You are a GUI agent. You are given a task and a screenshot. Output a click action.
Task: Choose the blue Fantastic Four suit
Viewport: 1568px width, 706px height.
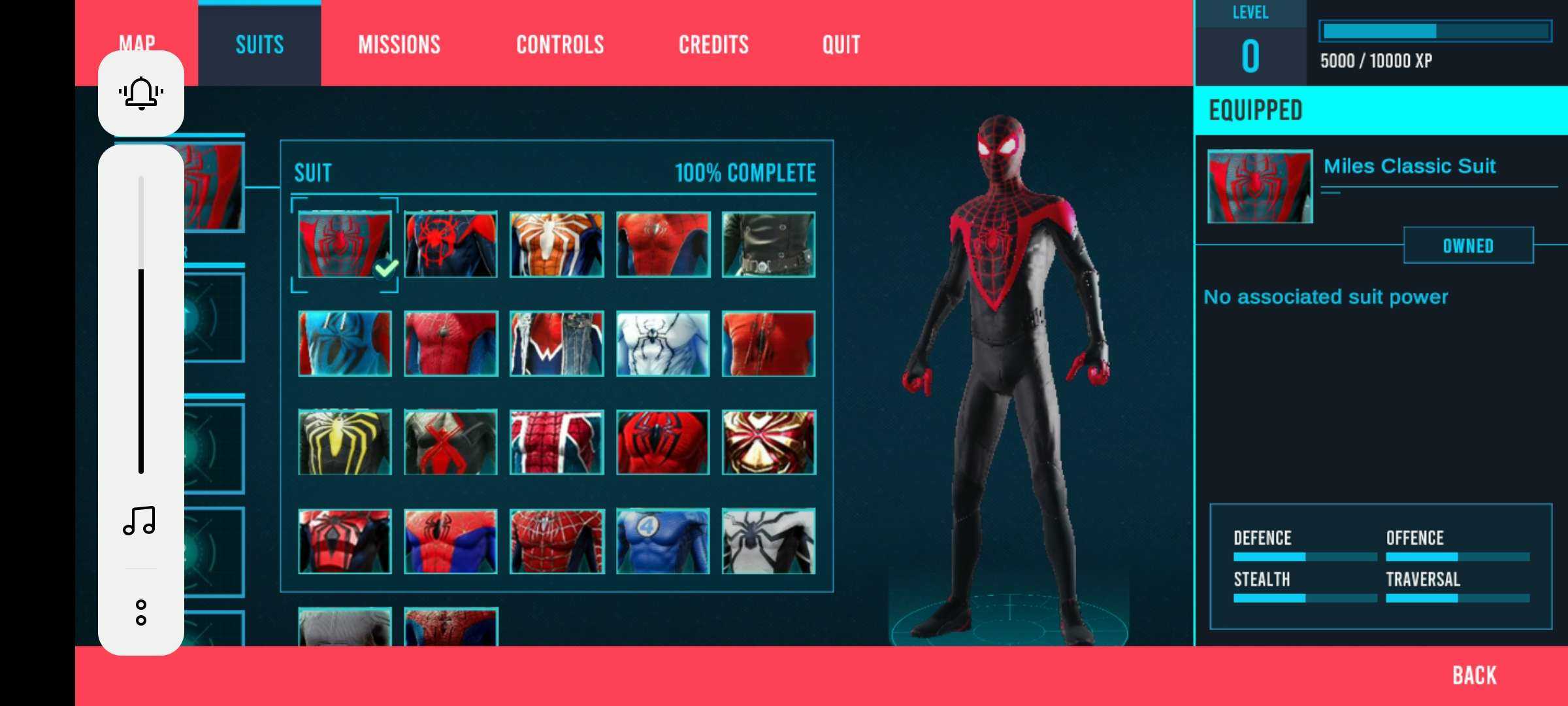click(662, 541)
